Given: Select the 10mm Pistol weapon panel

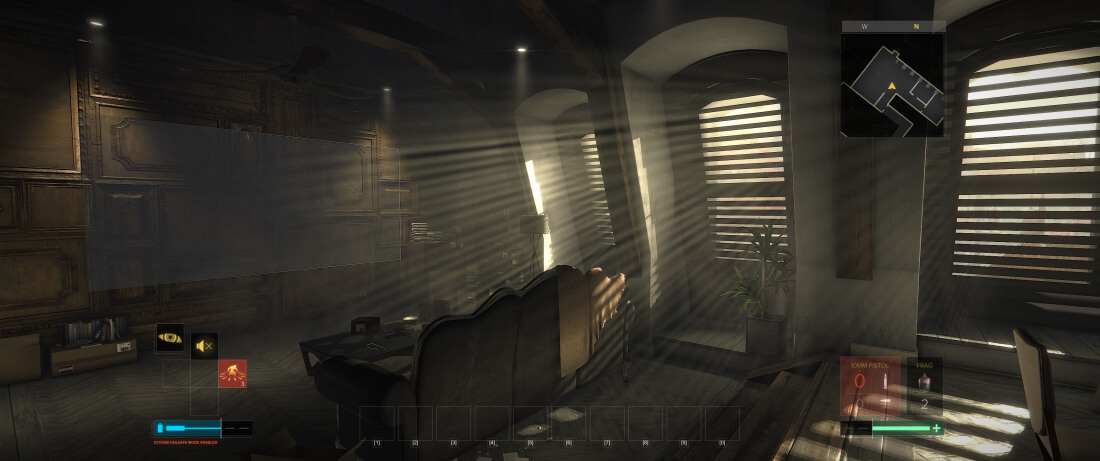Looking at the screenshot, I should click(x=871, y=386).
